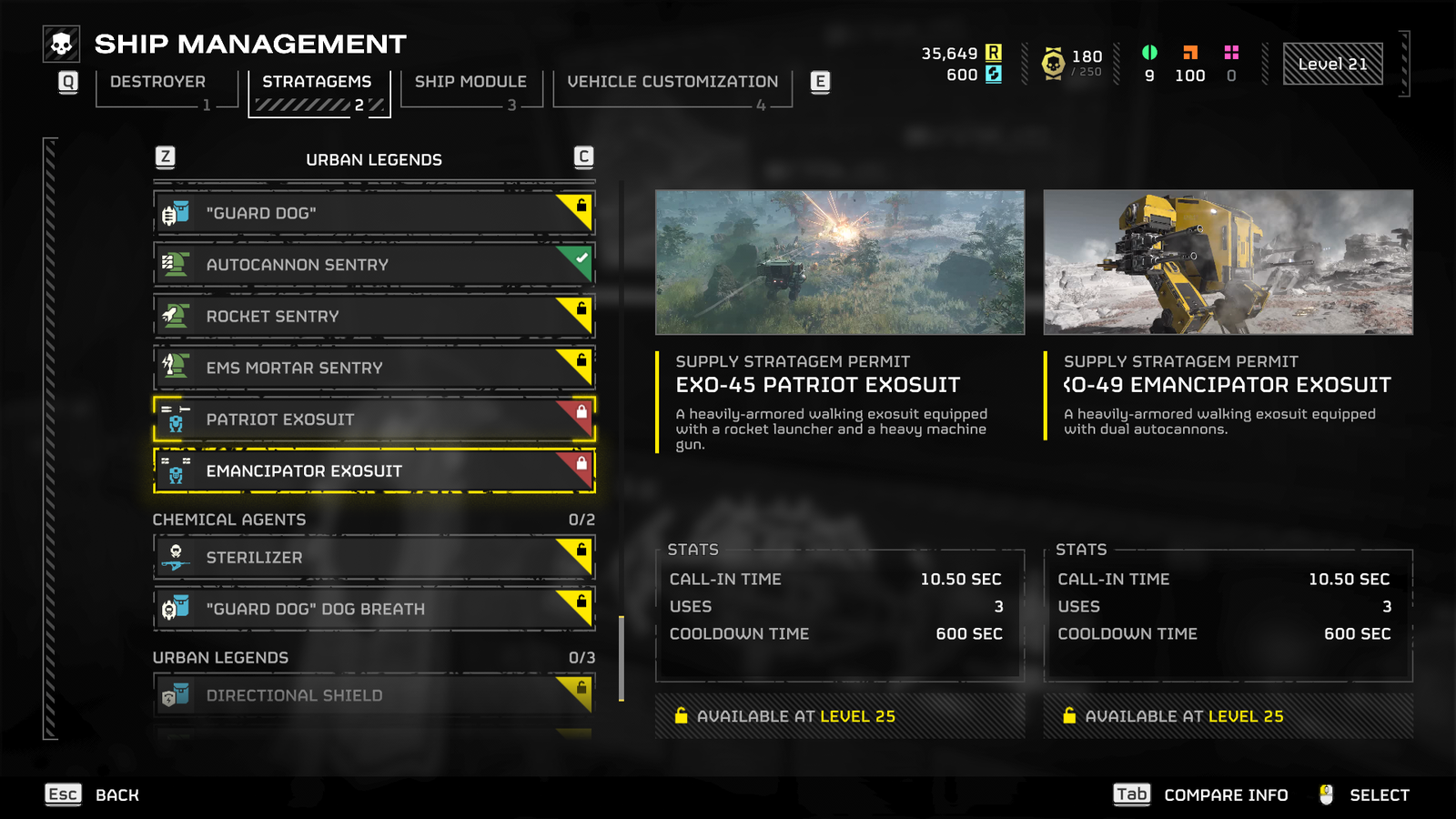The height and width of the screenshot is (819, 1456).
Task: Go to the Vehicle Customization tab
Action: click(672, 83)
